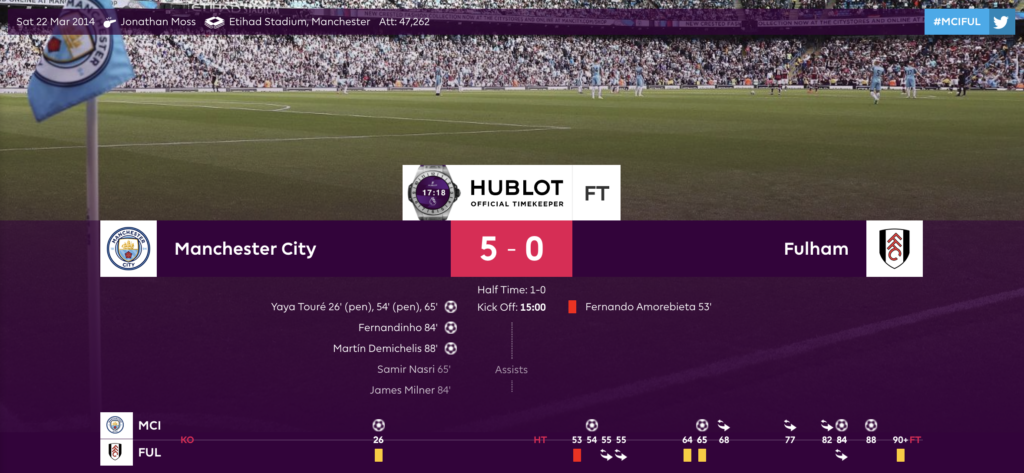Select the 26th minute goal ball marker
Image resolution: width=1024 pixels, height=473 pixels.
(x=378, y=425)
